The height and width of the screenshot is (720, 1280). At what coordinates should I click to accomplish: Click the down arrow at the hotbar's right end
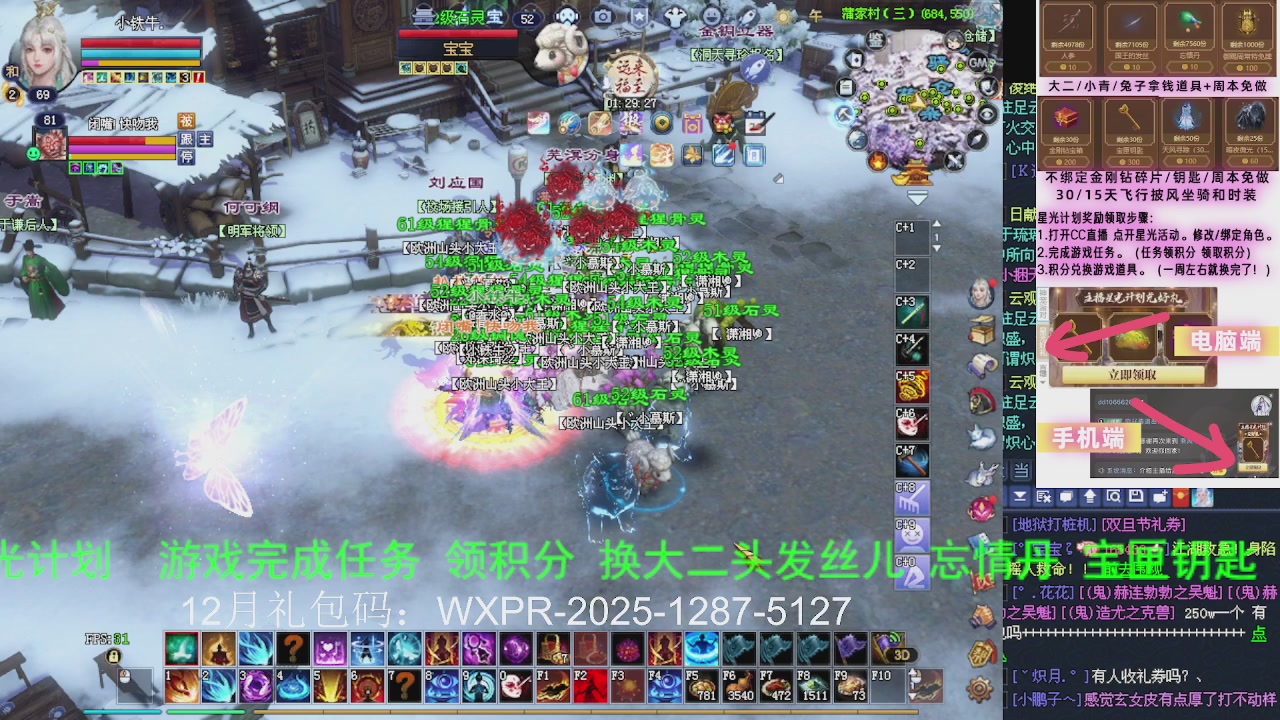tap(913, 696)
